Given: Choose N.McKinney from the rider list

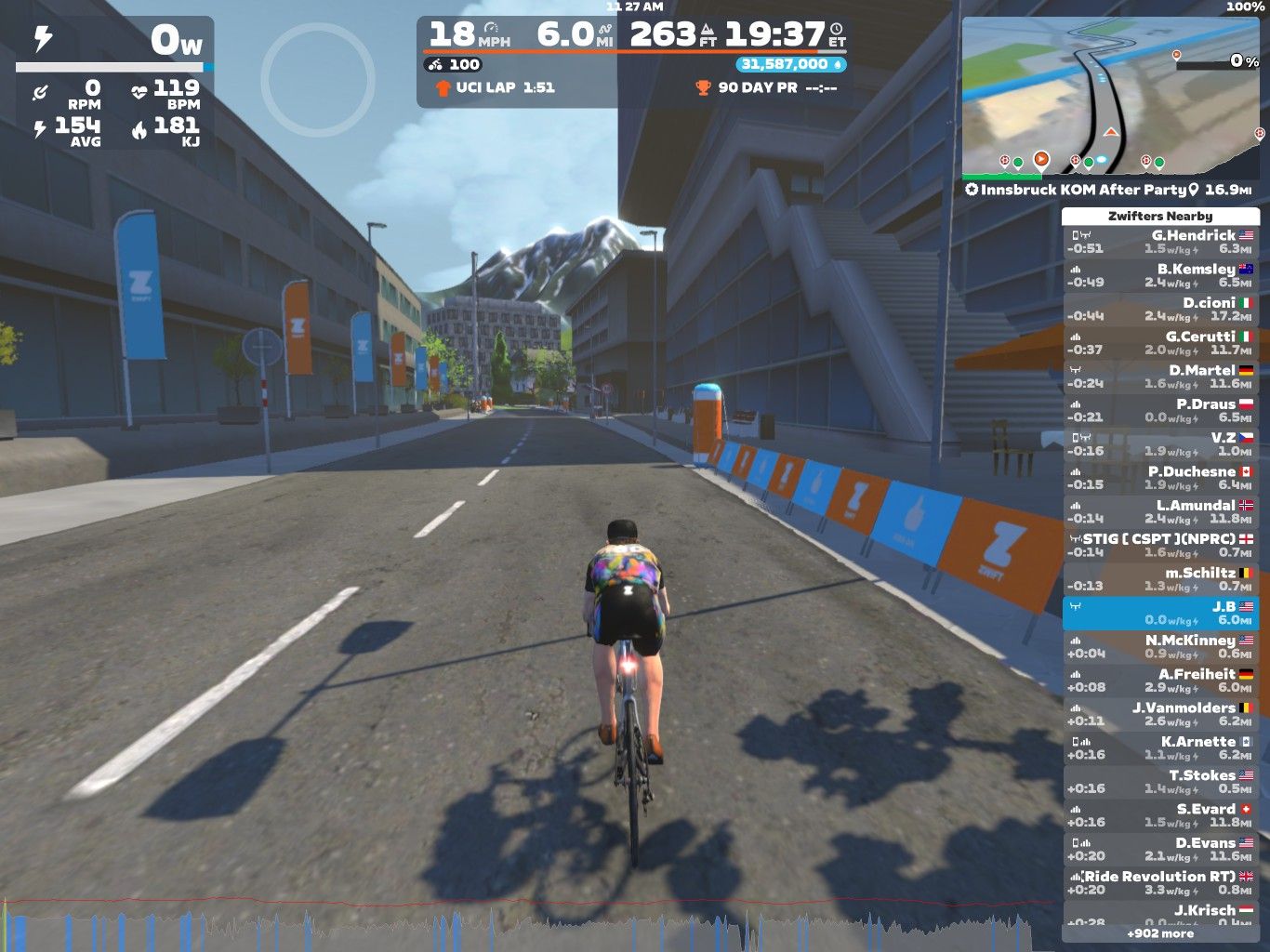Looking at the screenshot, I should (1160, 646).
